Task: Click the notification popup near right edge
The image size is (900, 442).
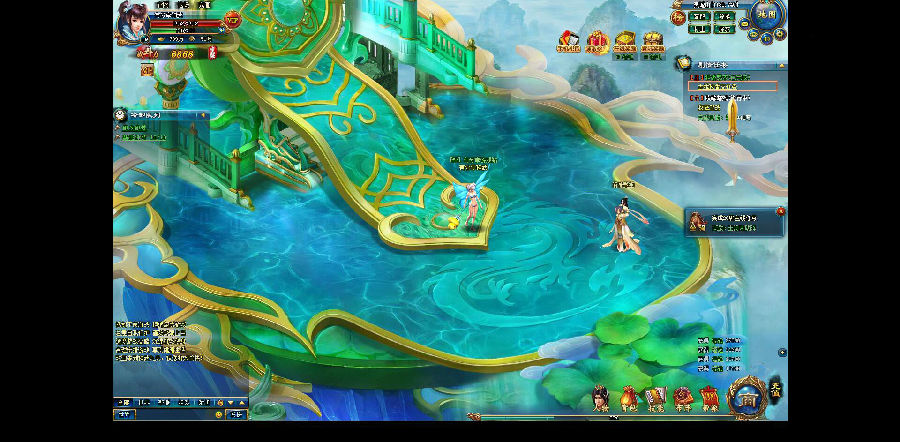Action: pos(733,222)
